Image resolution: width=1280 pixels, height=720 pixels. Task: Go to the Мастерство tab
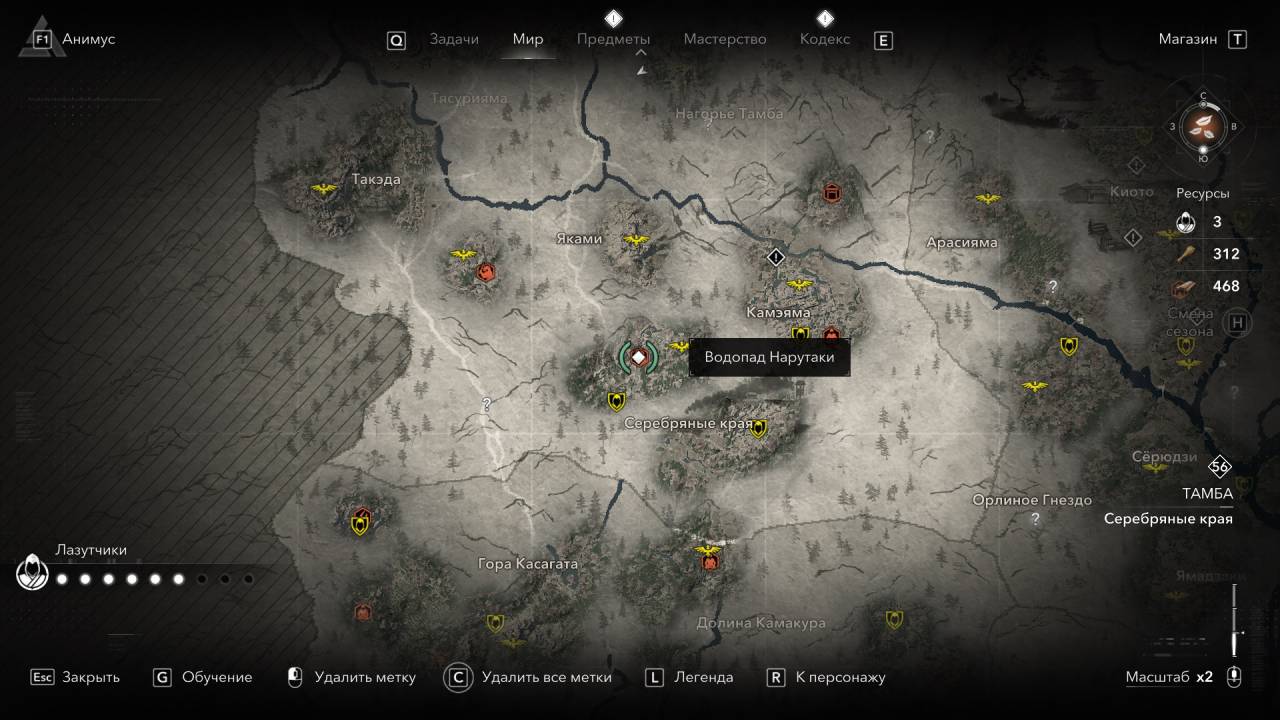pyautogui.click(x=725, y=39)
